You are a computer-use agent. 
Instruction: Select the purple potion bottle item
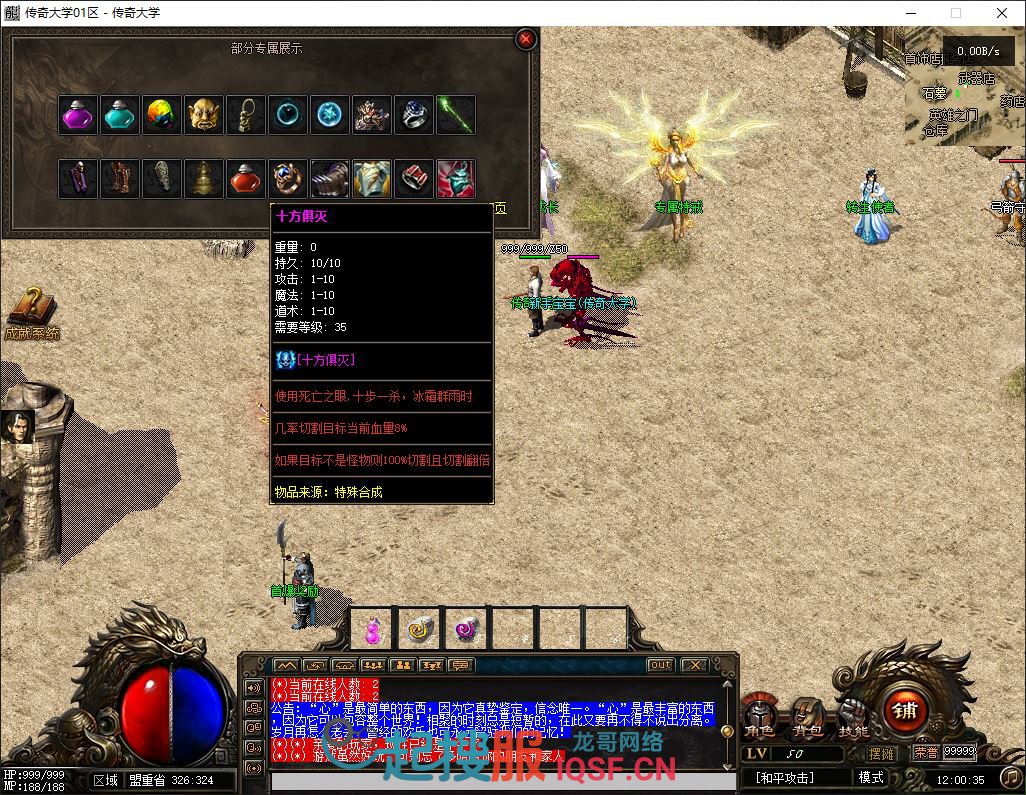coord(78,116)
